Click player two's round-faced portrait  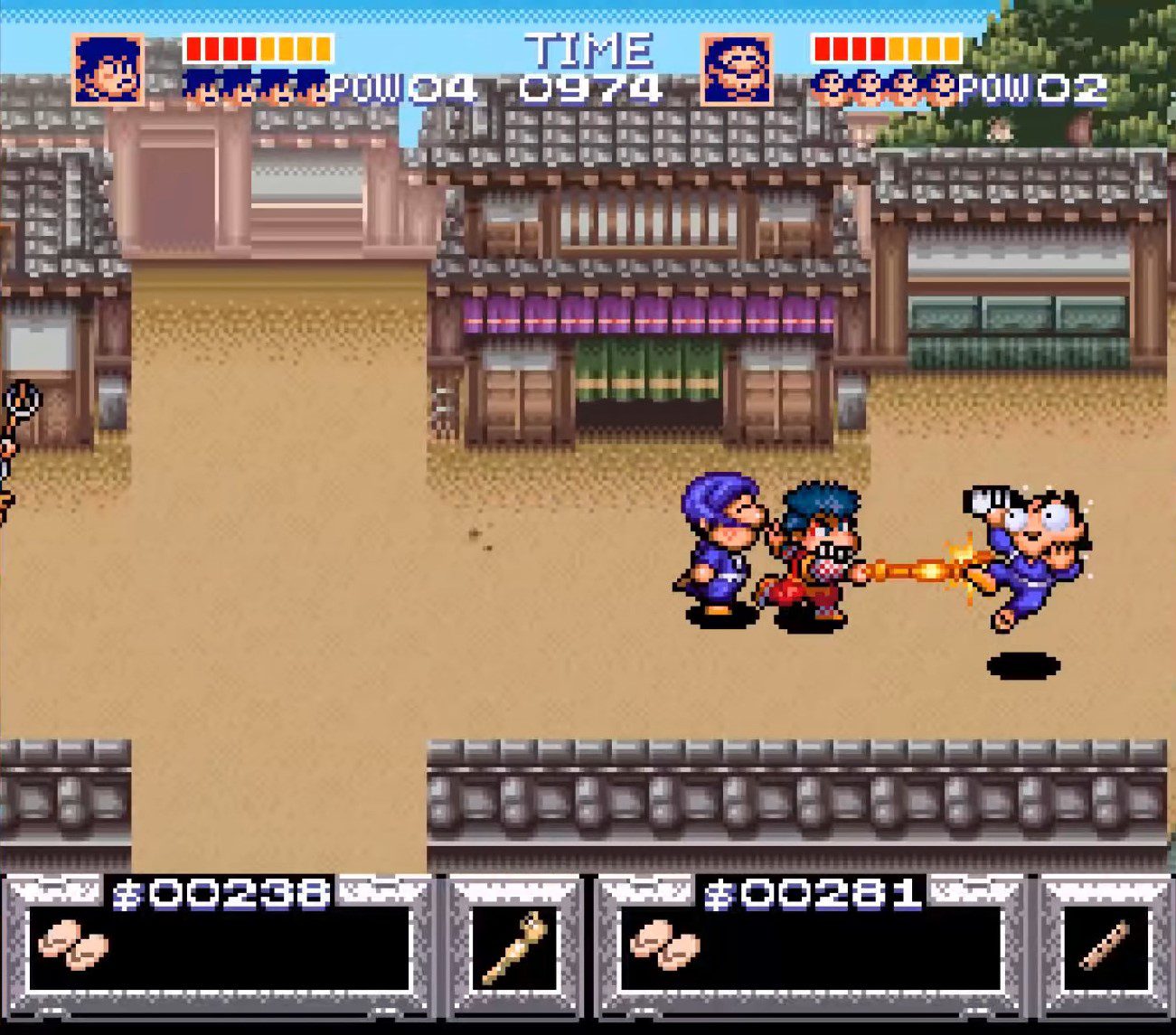[737, 70]
